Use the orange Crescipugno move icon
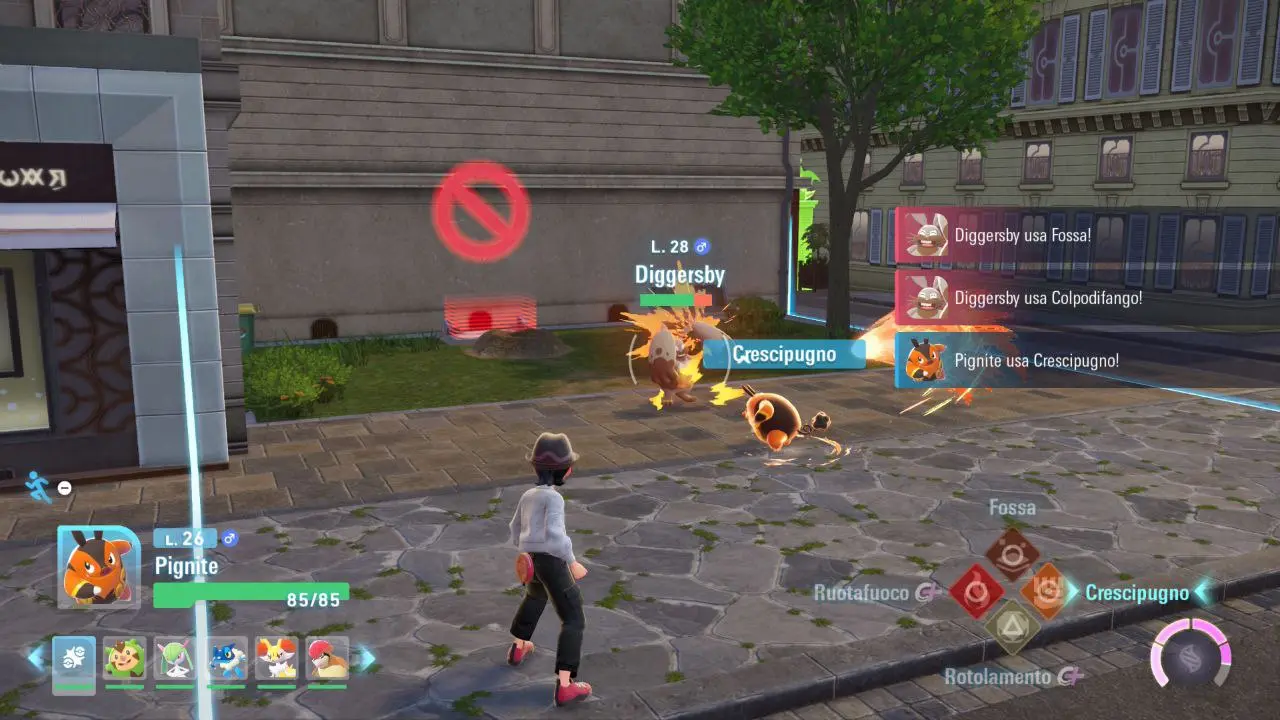This screenshot has width=1280, height=720. point(1047,592)
